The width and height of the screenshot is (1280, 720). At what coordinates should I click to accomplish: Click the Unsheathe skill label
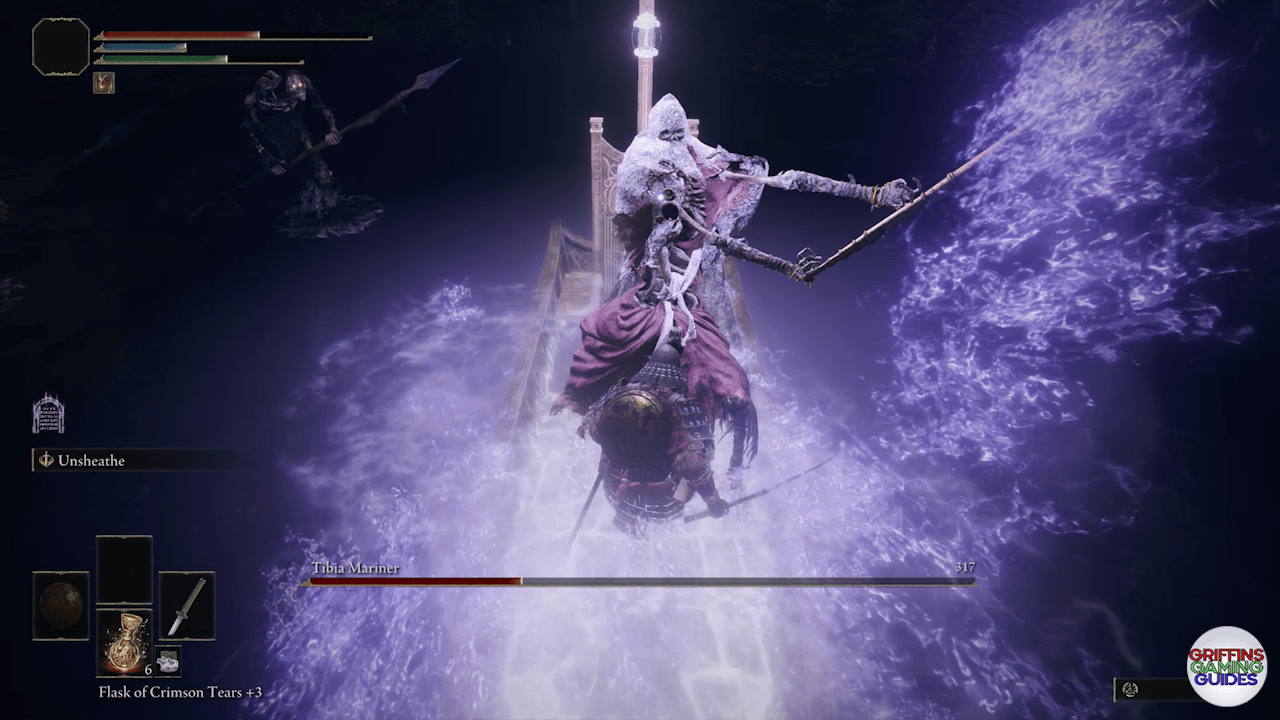[90, 461]
